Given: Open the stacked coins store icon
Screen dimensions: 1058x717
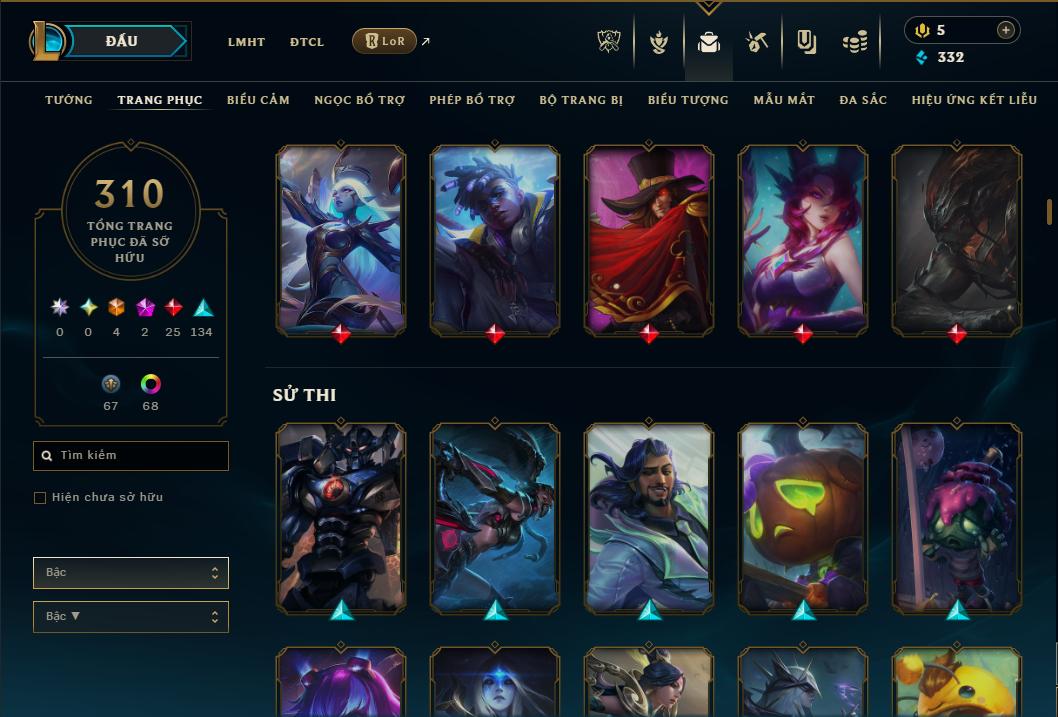Looking at the screenshot, I should tap(855, 42).
